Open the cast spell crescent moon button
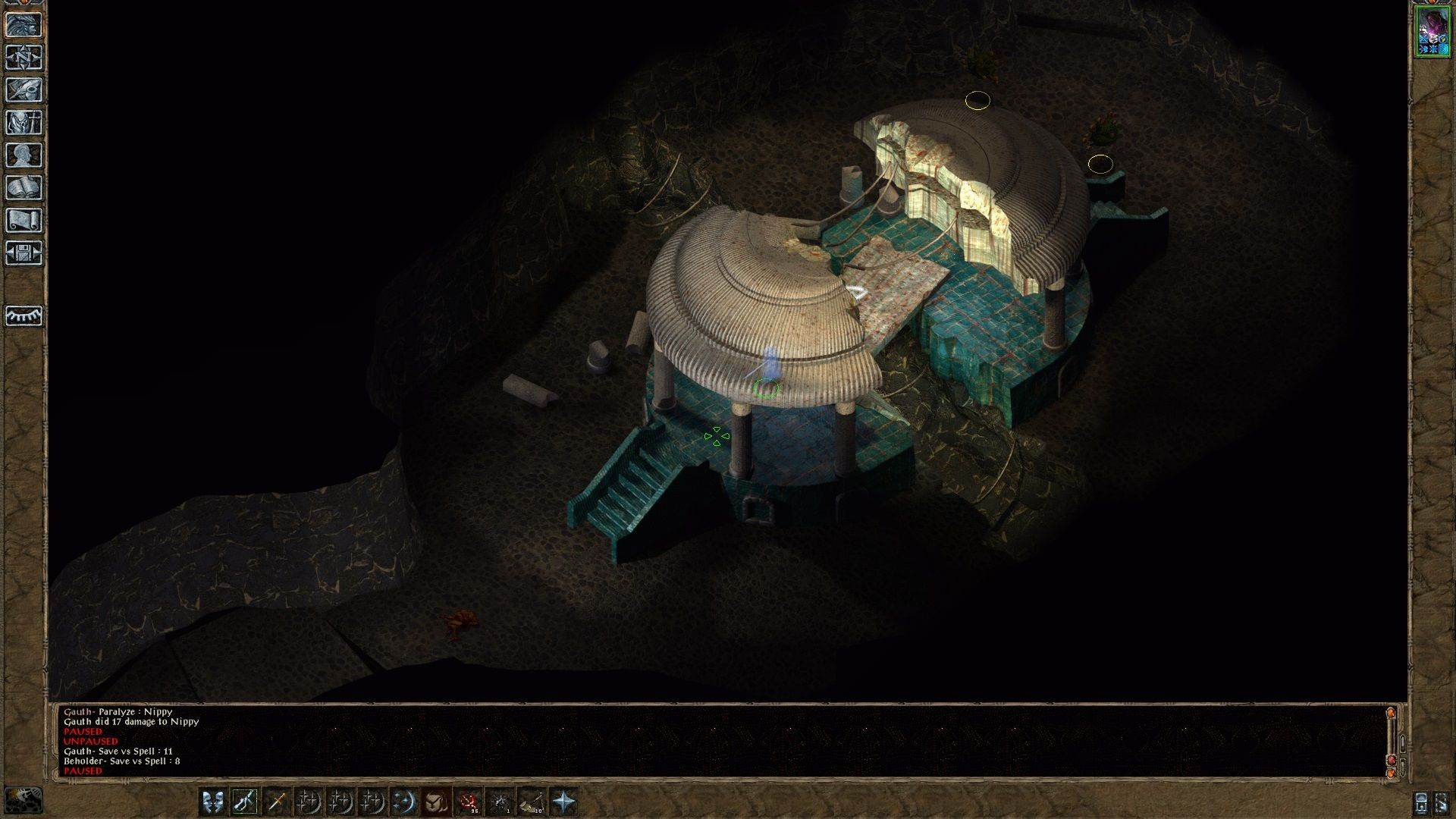This screenshot has width=1456, height=819. (404, 801)
